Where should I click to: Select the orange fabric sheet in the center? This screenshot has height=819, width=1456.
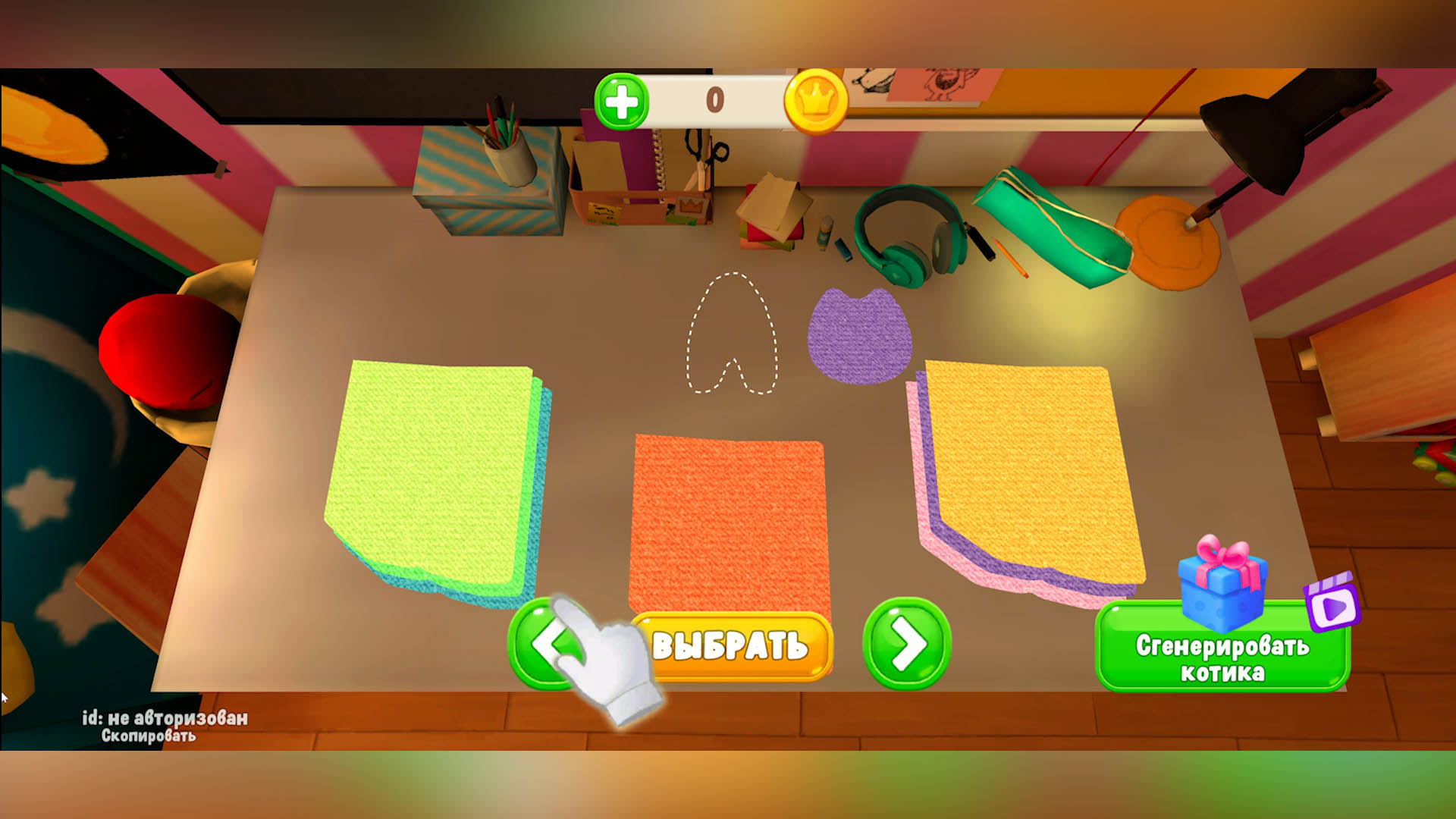pos(728,523)
